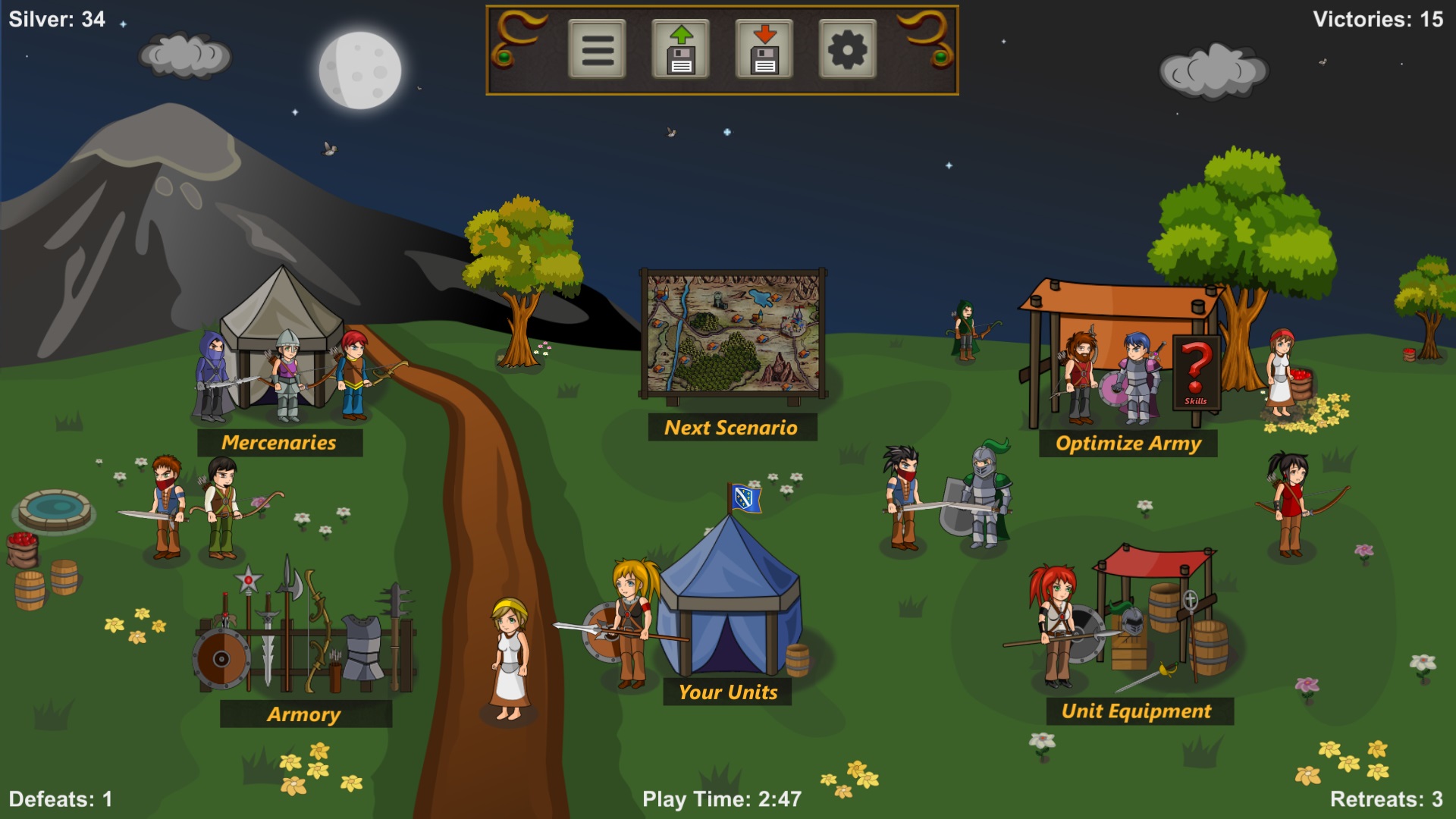This screenshot has width=1456, height=819.
Task: Open settings via the gear icon
Action: [x=851, y=51]
